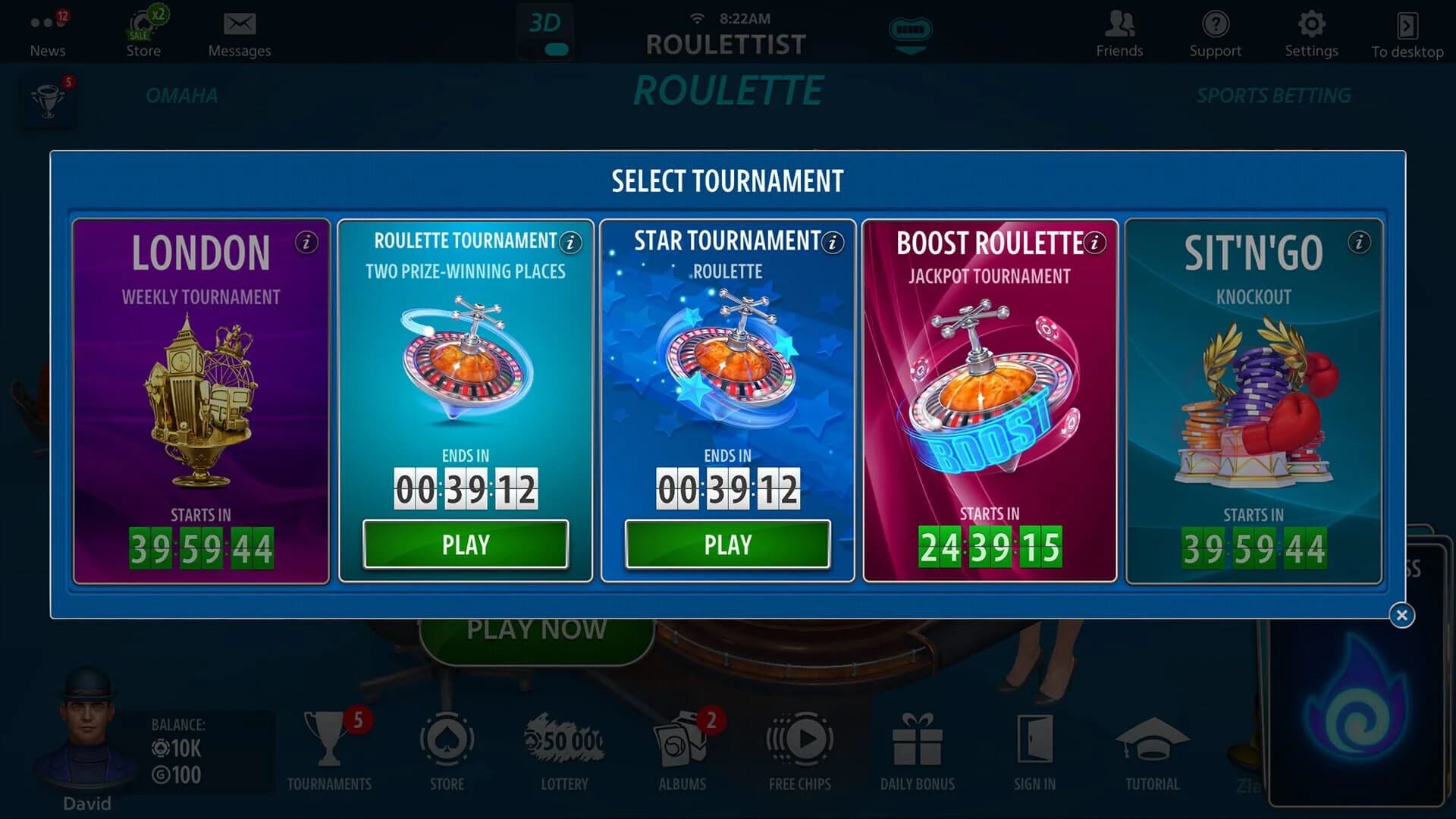This screenshot has height=819, width=1456.
Task: Switch to the OMAHA tab
Action: click(x=182, y=95)
